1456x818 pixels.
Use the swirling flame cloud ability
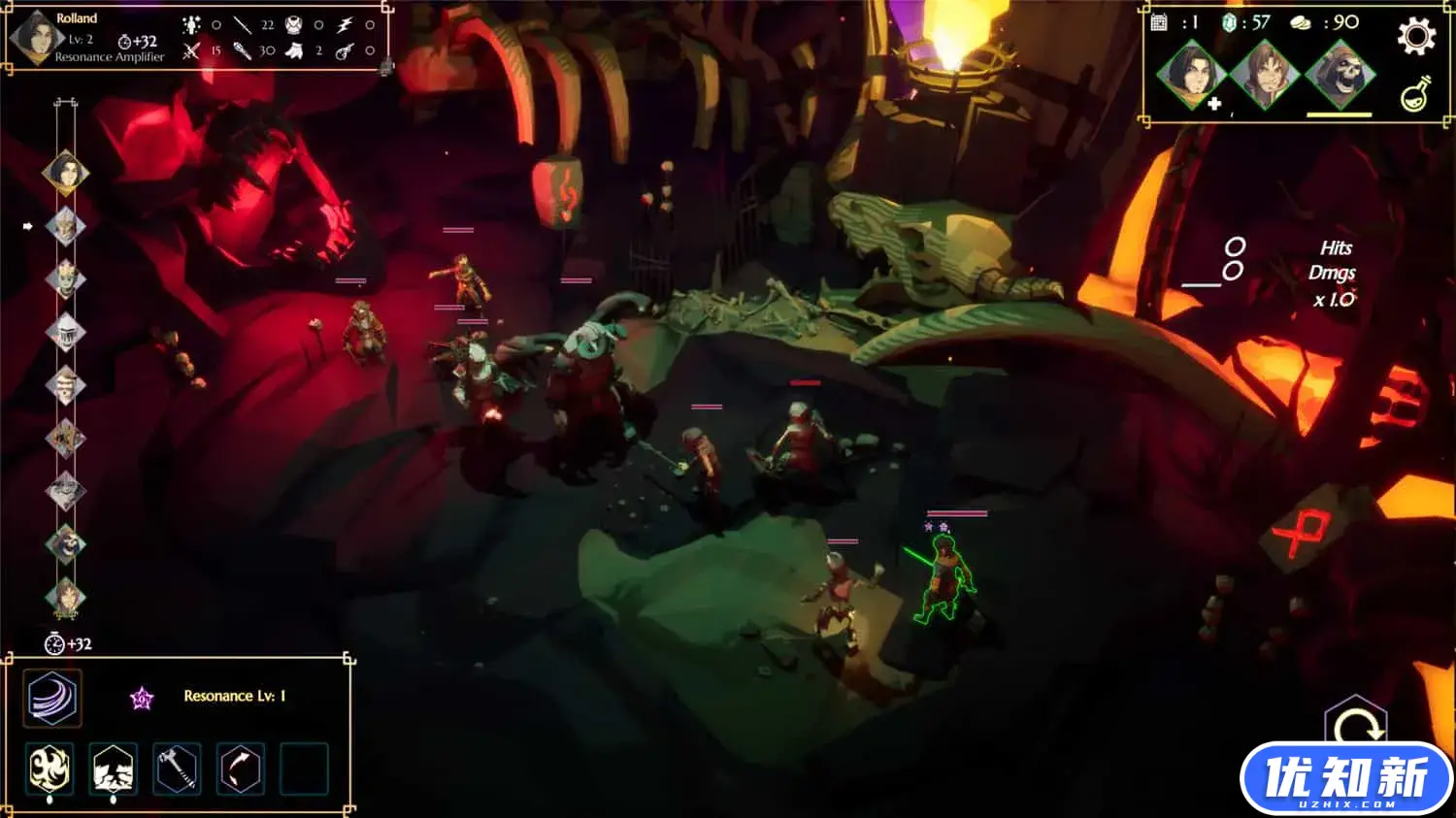50,769
